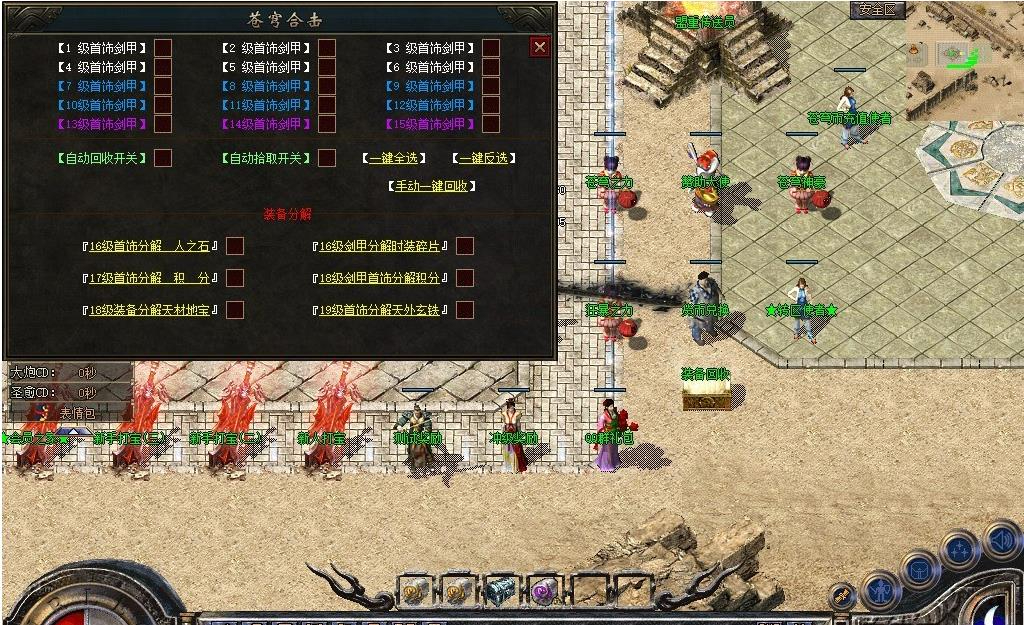Check the 15级首饰剑甲 box
The height and width of the screenshot is (625, 1024).
tap(491, 124)
